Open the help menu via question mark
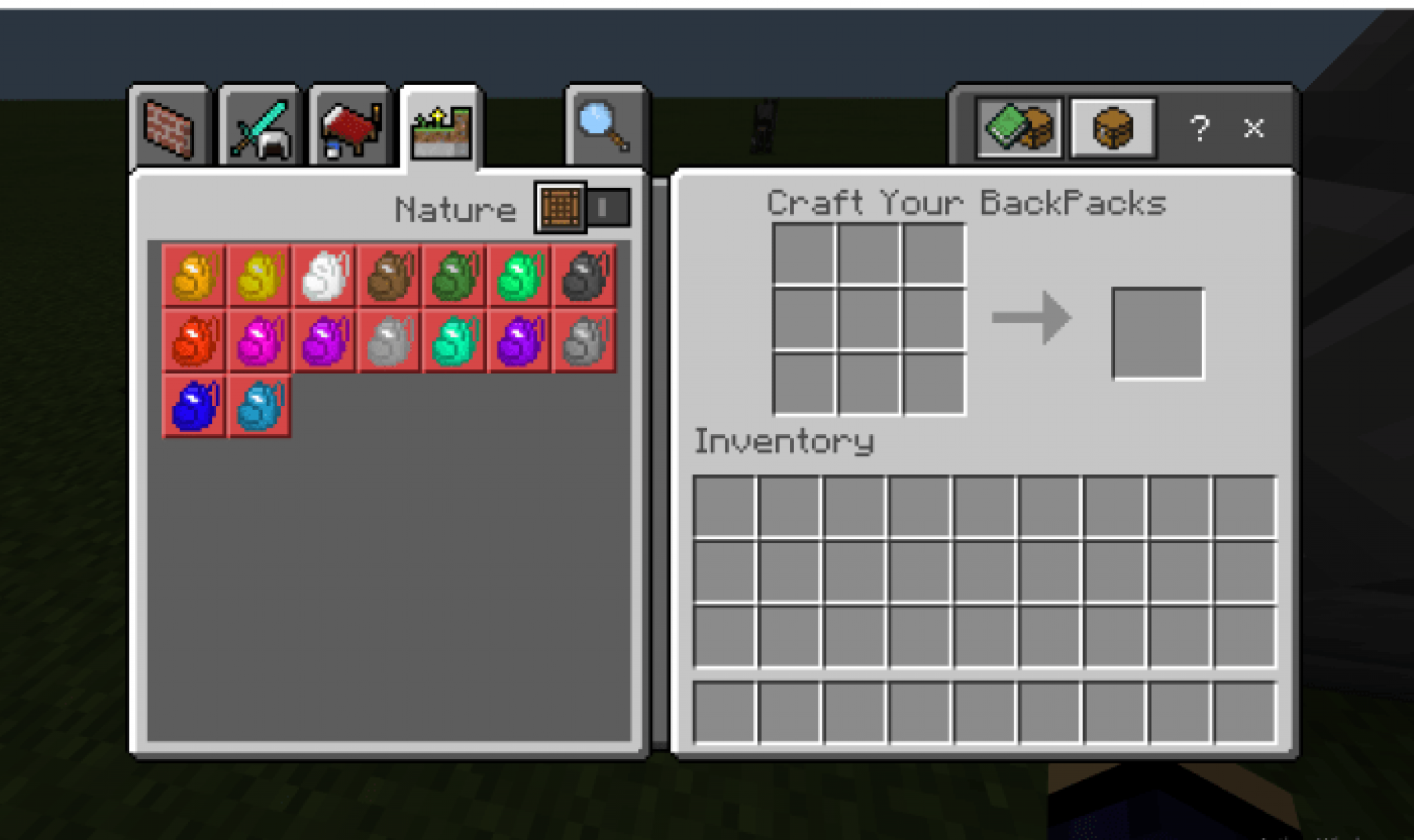Screen dimensions: 1414x840 tap(1201, 128)
